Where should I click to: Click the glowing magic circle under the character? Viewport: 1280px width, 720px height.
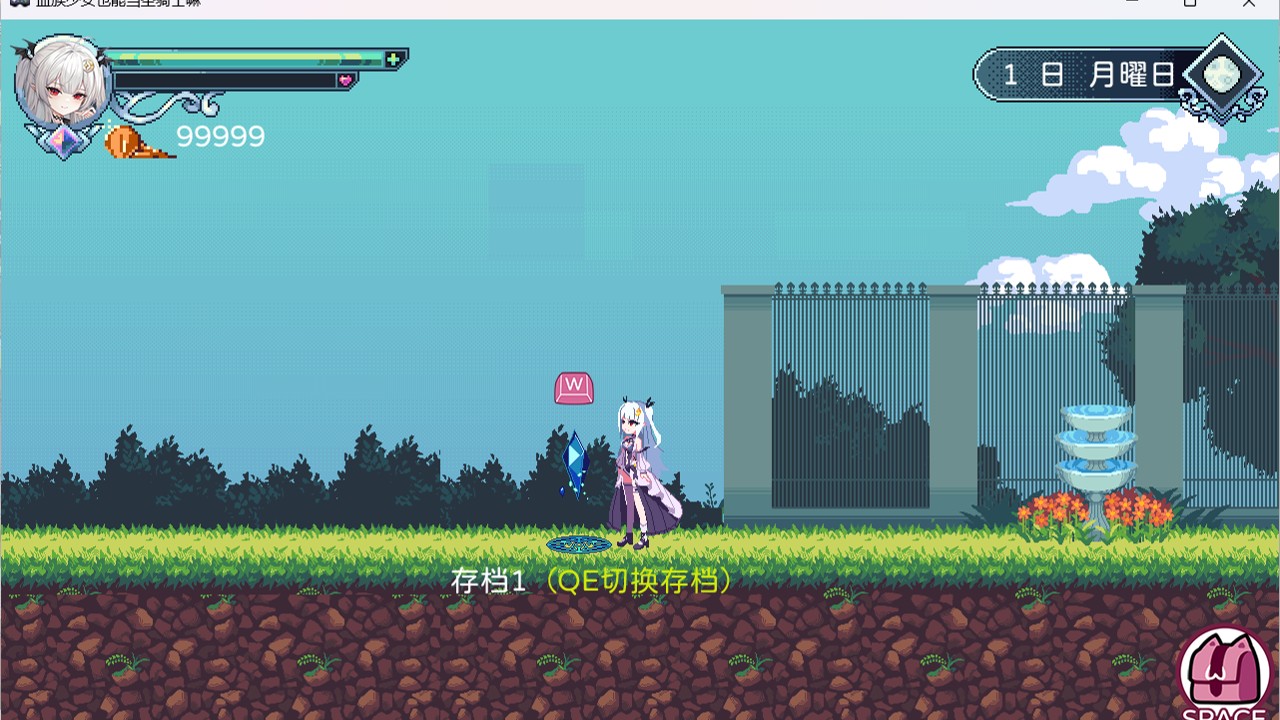pyautogui.click(x=578, y=544)
